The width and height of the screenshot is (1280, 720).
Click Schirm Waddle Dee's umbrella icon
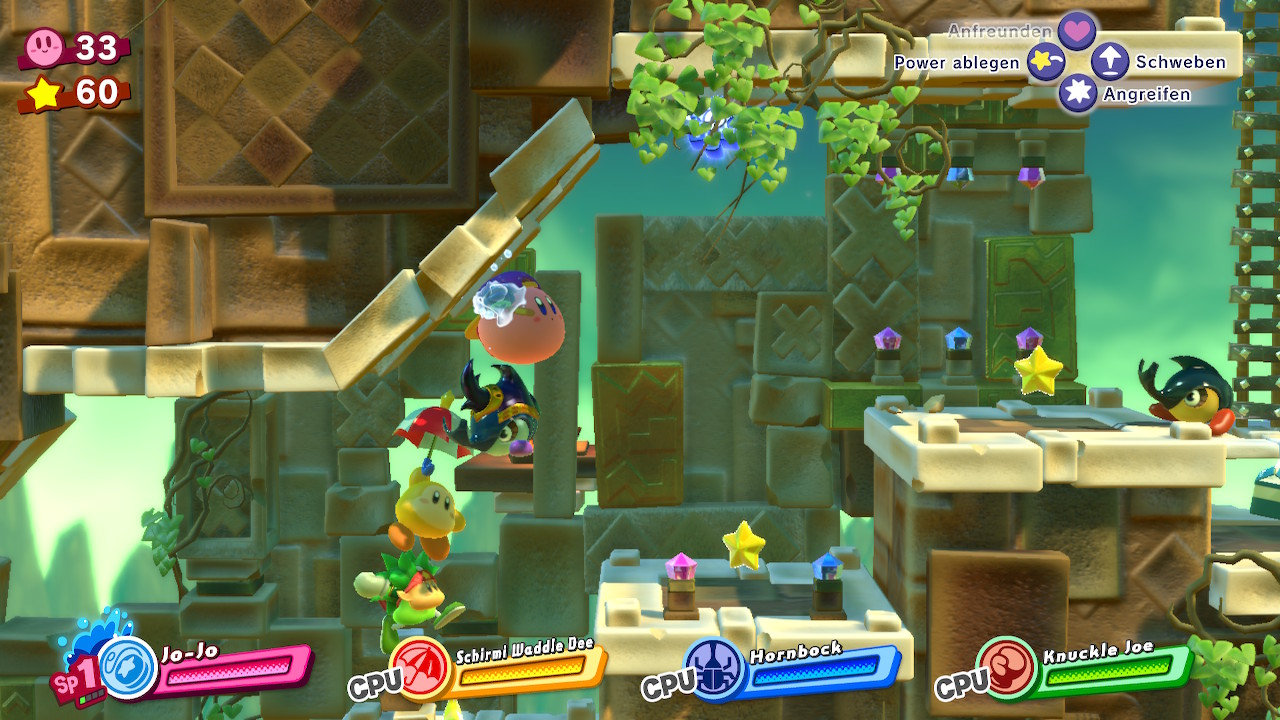click(420, 668)
